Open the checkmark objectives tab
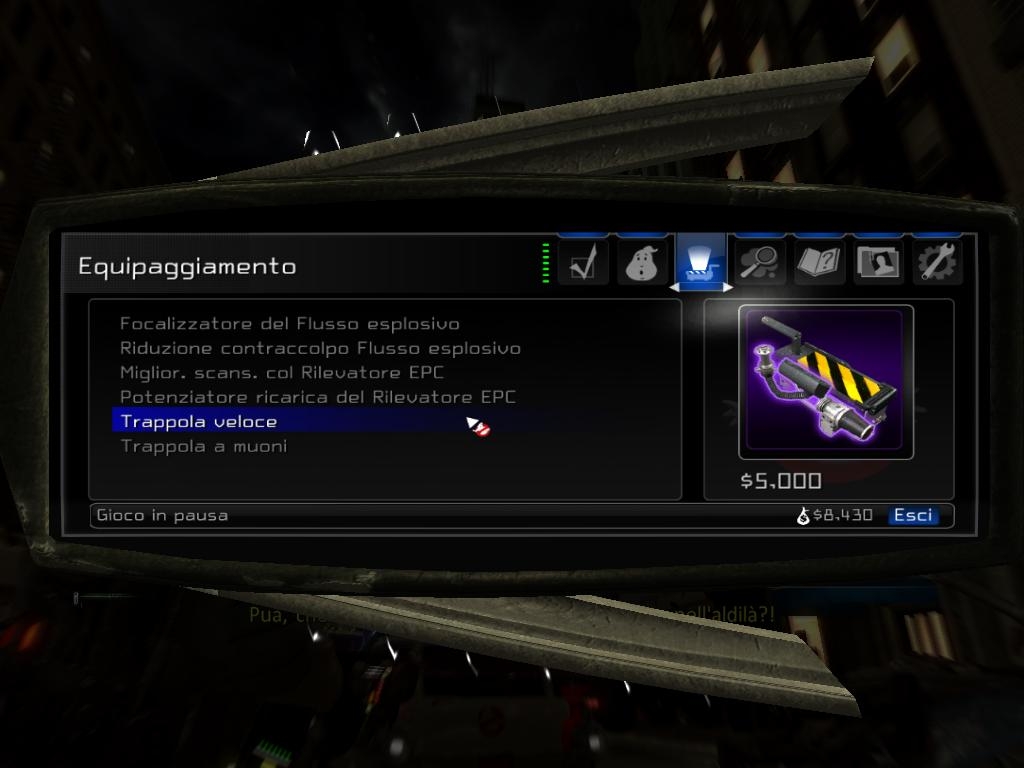The width and height of the screenshot is (1024, 768). (x=583, y=264)
